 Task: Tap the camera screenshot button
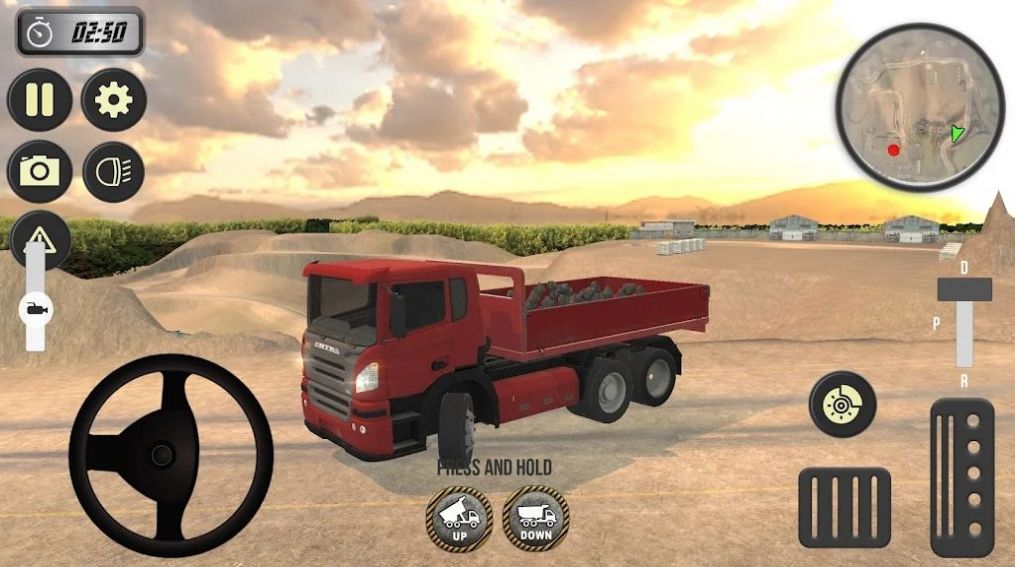pos(40,171)
